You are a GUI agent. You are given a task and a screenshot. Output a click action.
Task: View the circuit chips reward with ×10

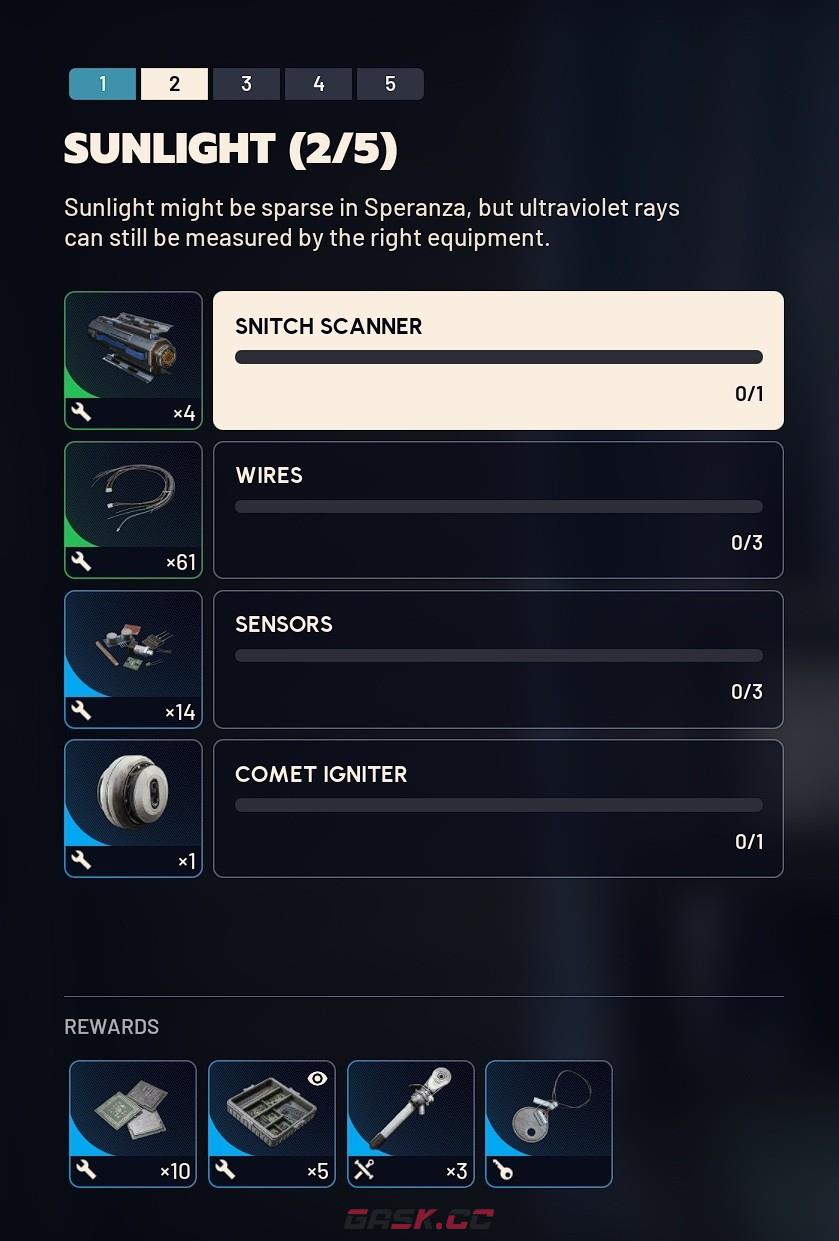(133, 1123)
